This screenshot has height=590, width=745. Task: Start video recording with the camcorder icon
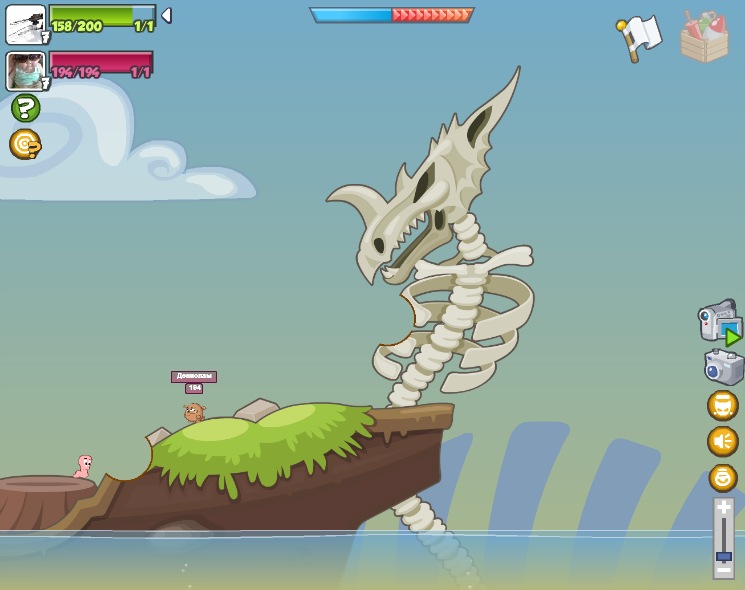(720, 322)
